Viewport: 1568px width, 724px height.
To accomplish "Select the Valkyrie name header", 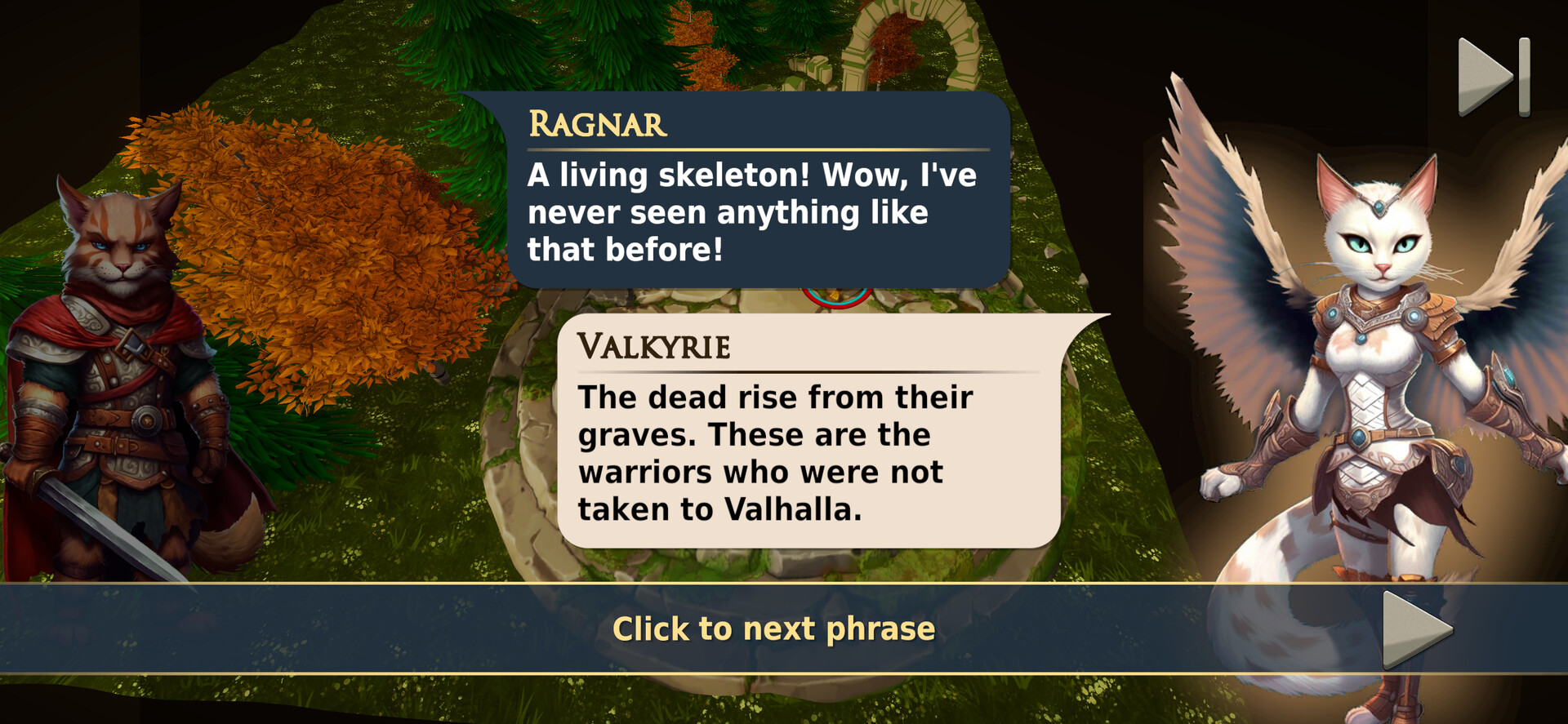I will (655, 347).
